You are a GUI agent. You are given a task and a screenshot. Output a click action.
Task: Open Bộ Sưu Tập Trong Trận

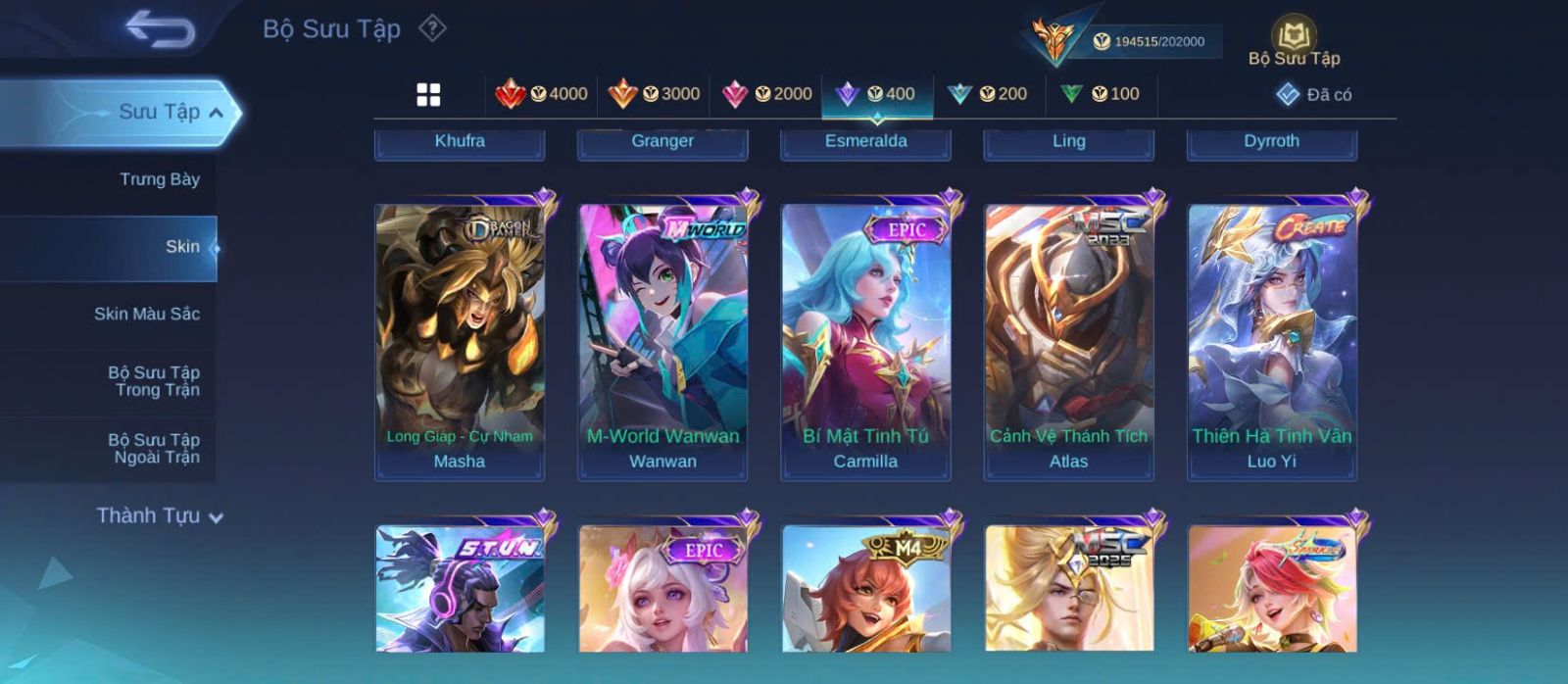[x=153, y=381]
